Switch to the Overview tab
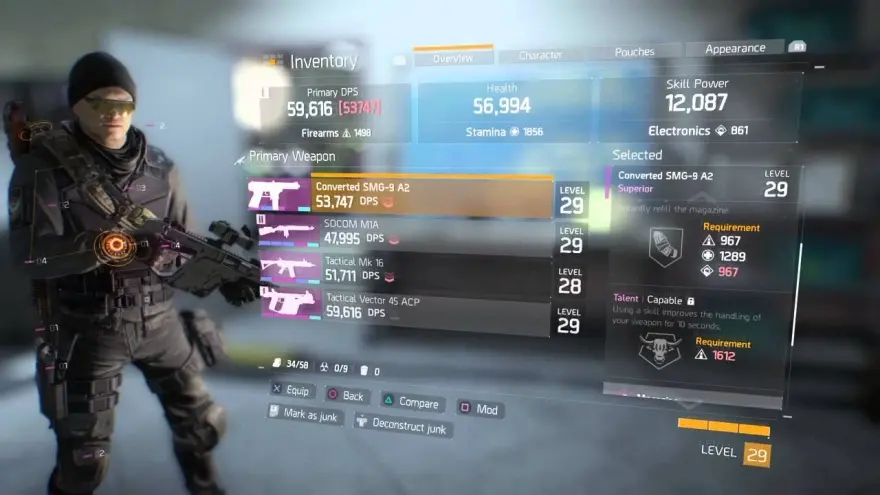 pyautogui.click(x=452, y=59)
